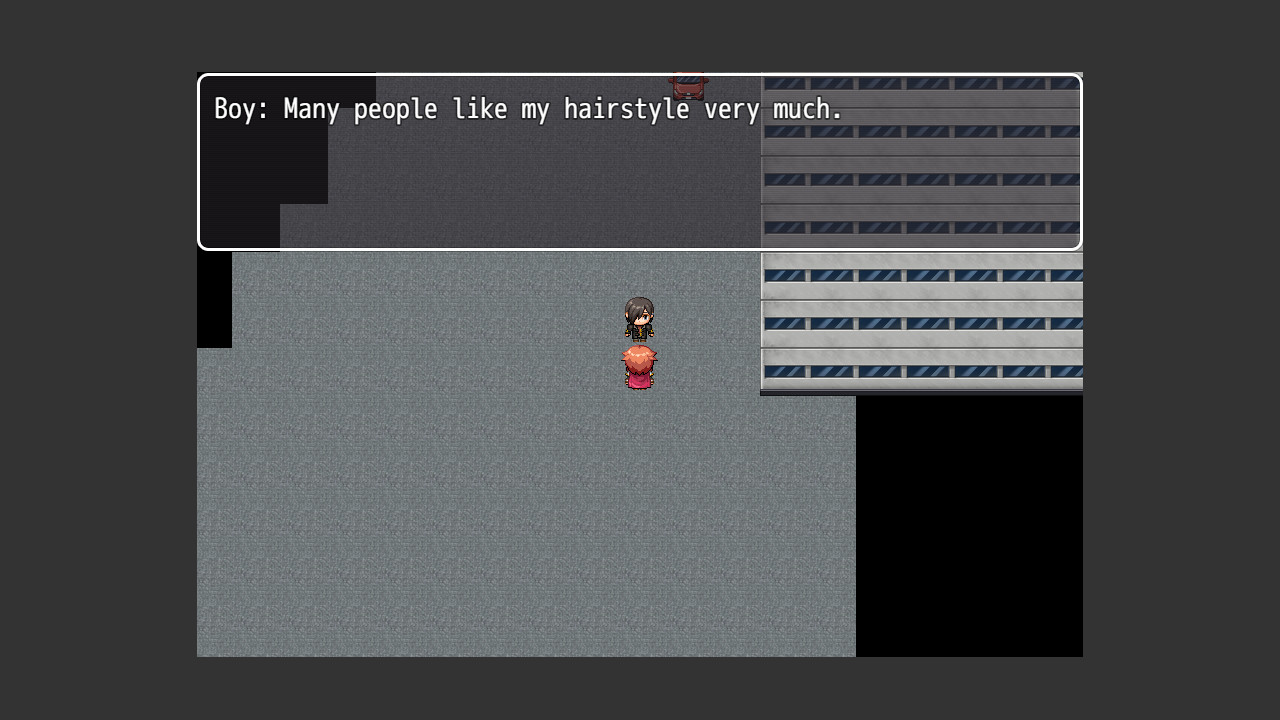Image resolution: width=1280 pixels, height=720 pixels.
Task: Click the boy sprite's brown hair
Action: coord(640,305)
